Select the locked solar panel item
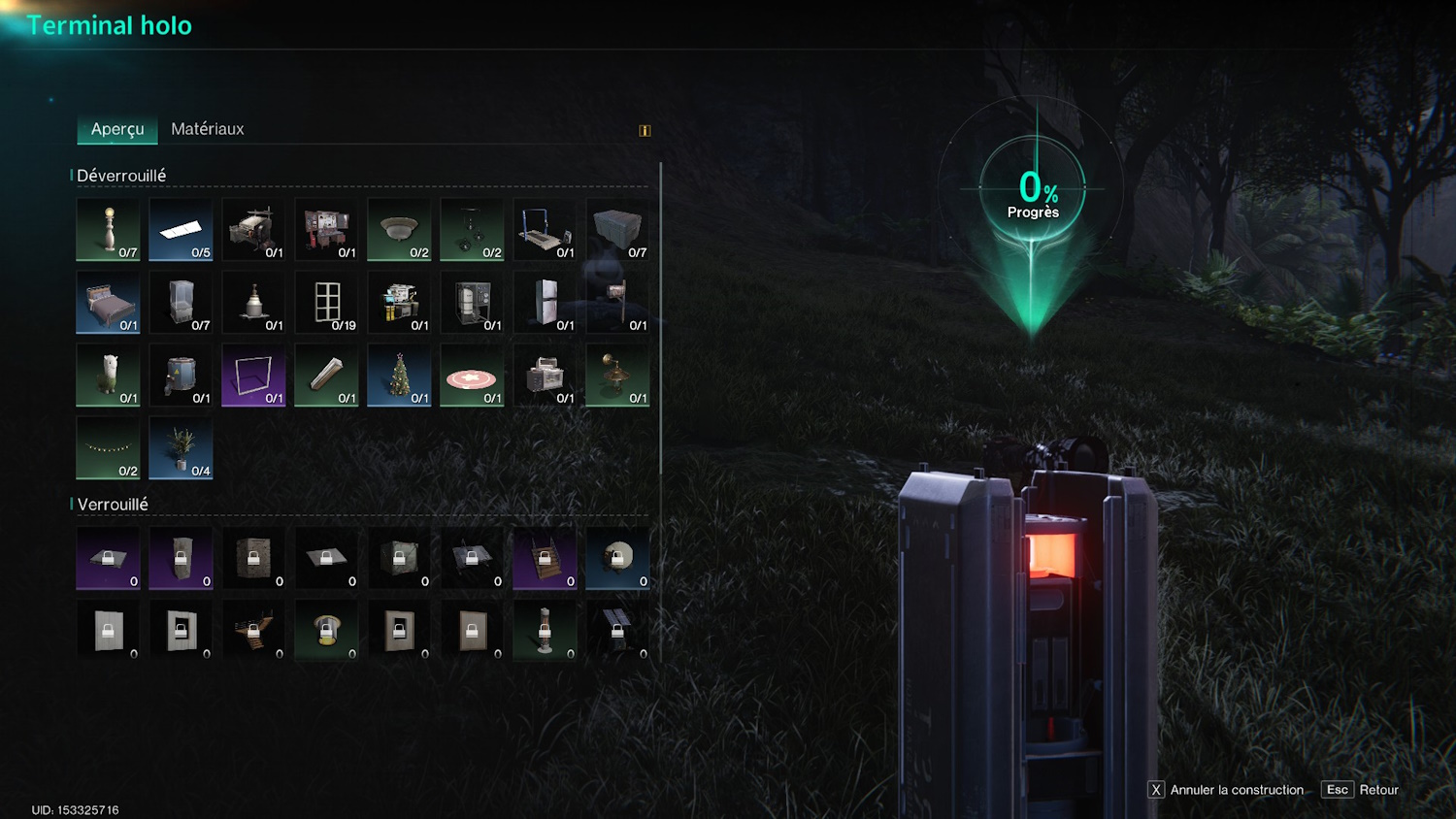Screen dimensions: 1456x819 [617, 631]
